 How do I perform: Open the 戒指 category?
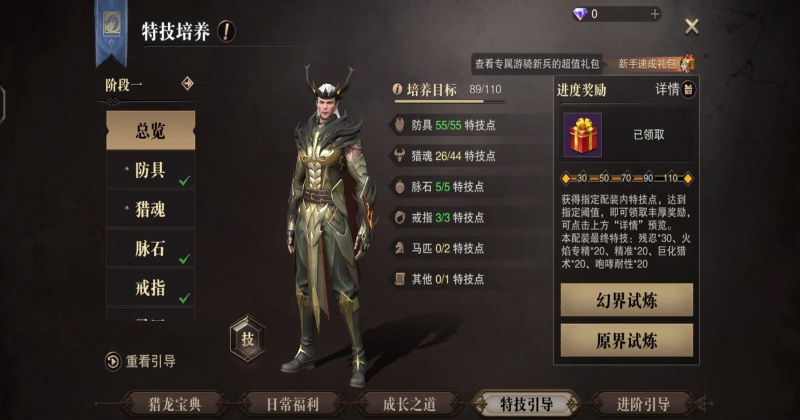[150, 287]
